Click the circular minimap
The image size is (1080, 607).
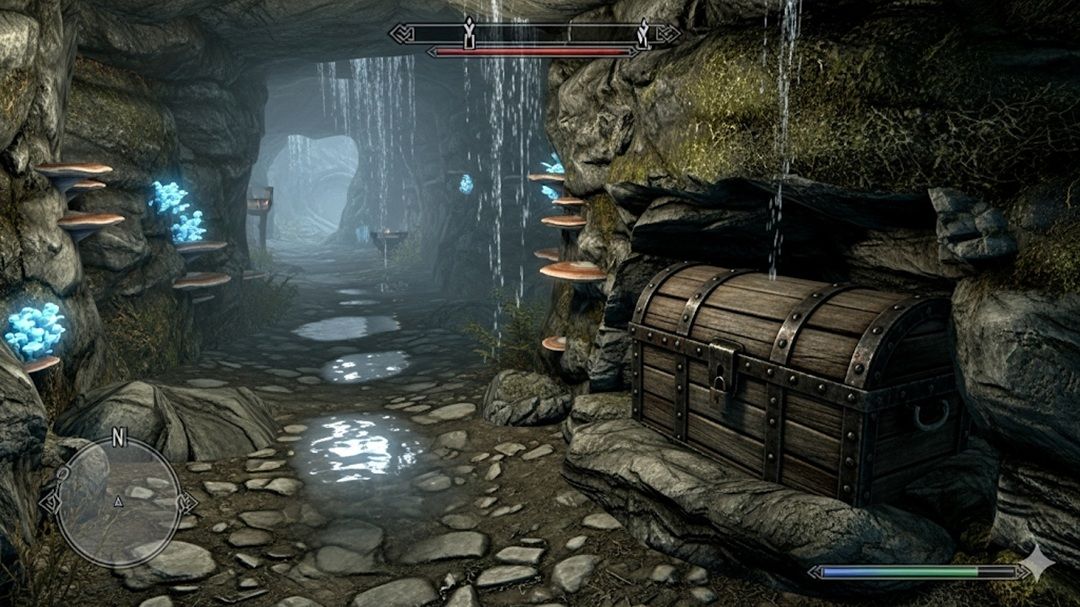point(118,502)
